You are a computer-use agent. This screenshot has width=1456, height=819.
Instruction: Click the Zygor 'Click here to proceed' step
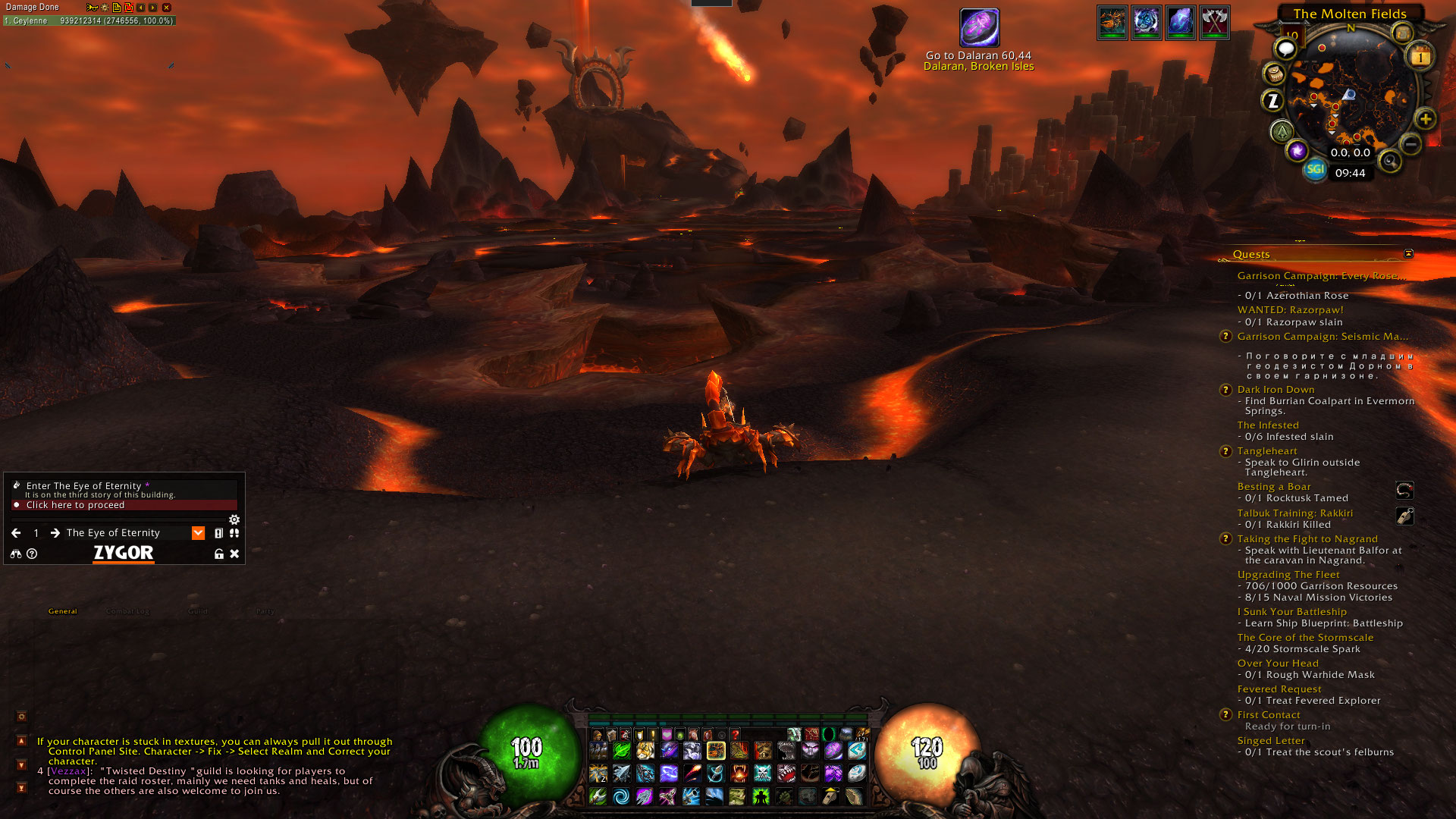point(75,505)
